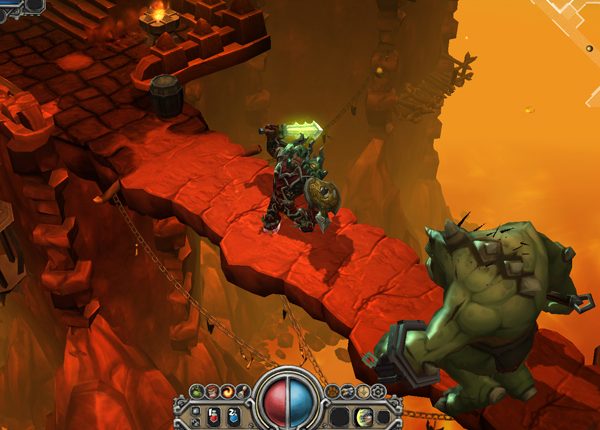Click the compass icon button
This screenshot has height=430, width=600.
coord(364,391)
